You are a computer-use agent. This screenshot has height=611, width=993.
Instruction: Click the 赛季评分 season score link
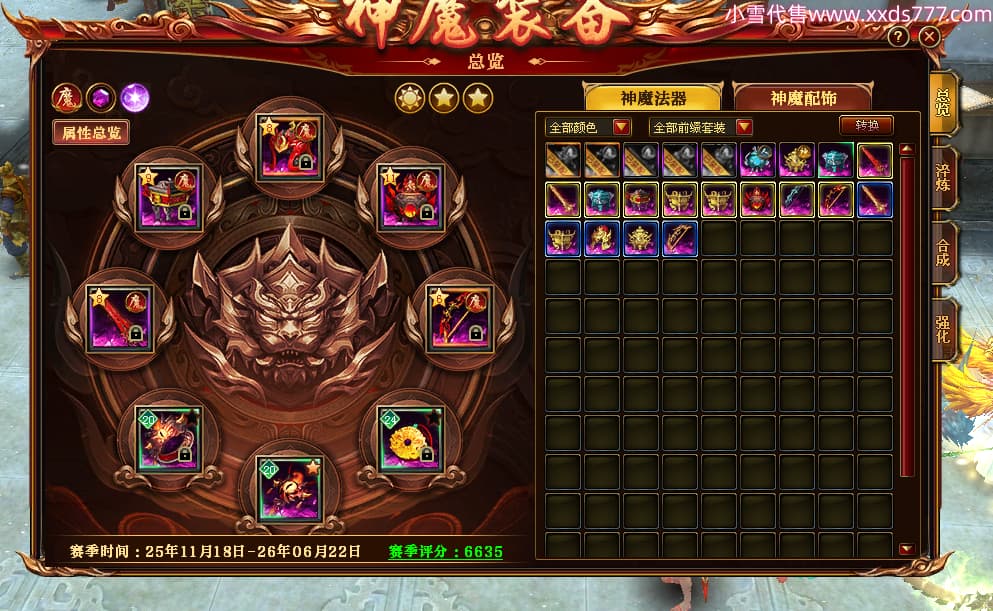[445, 551]
